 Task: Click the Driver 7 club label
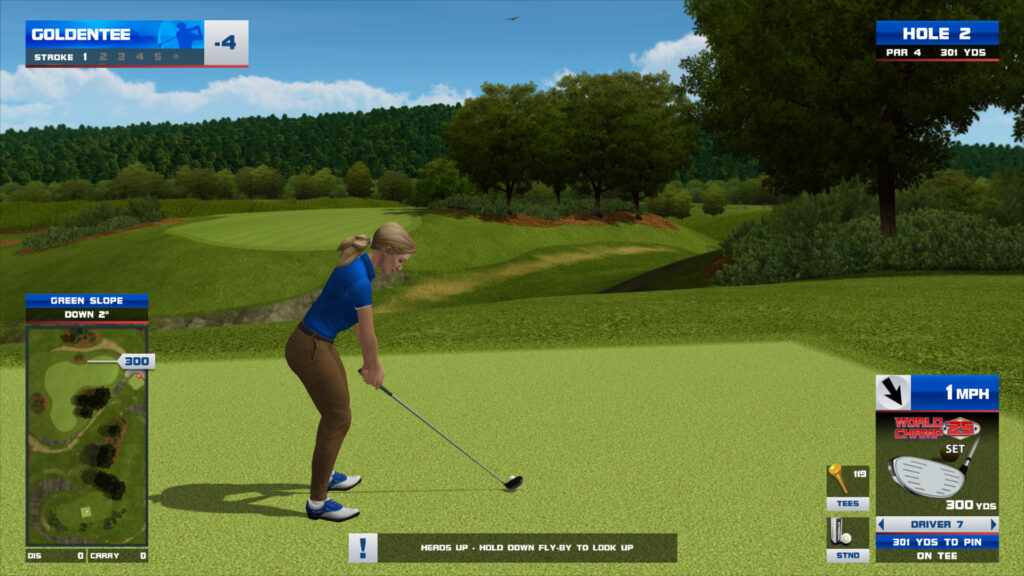[937, 524]
